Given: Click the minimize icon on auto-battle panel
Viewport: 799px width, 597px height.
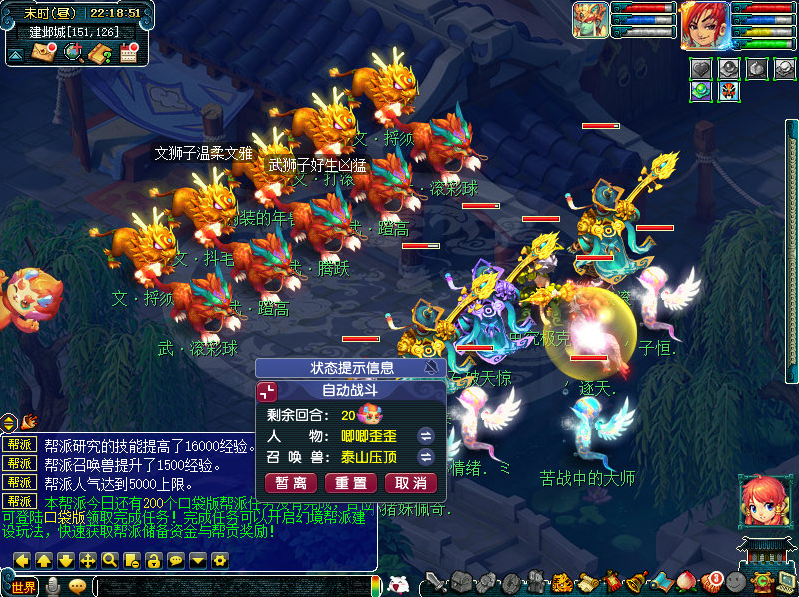Looking at the screenshot, I should click(x=266, y=389).
